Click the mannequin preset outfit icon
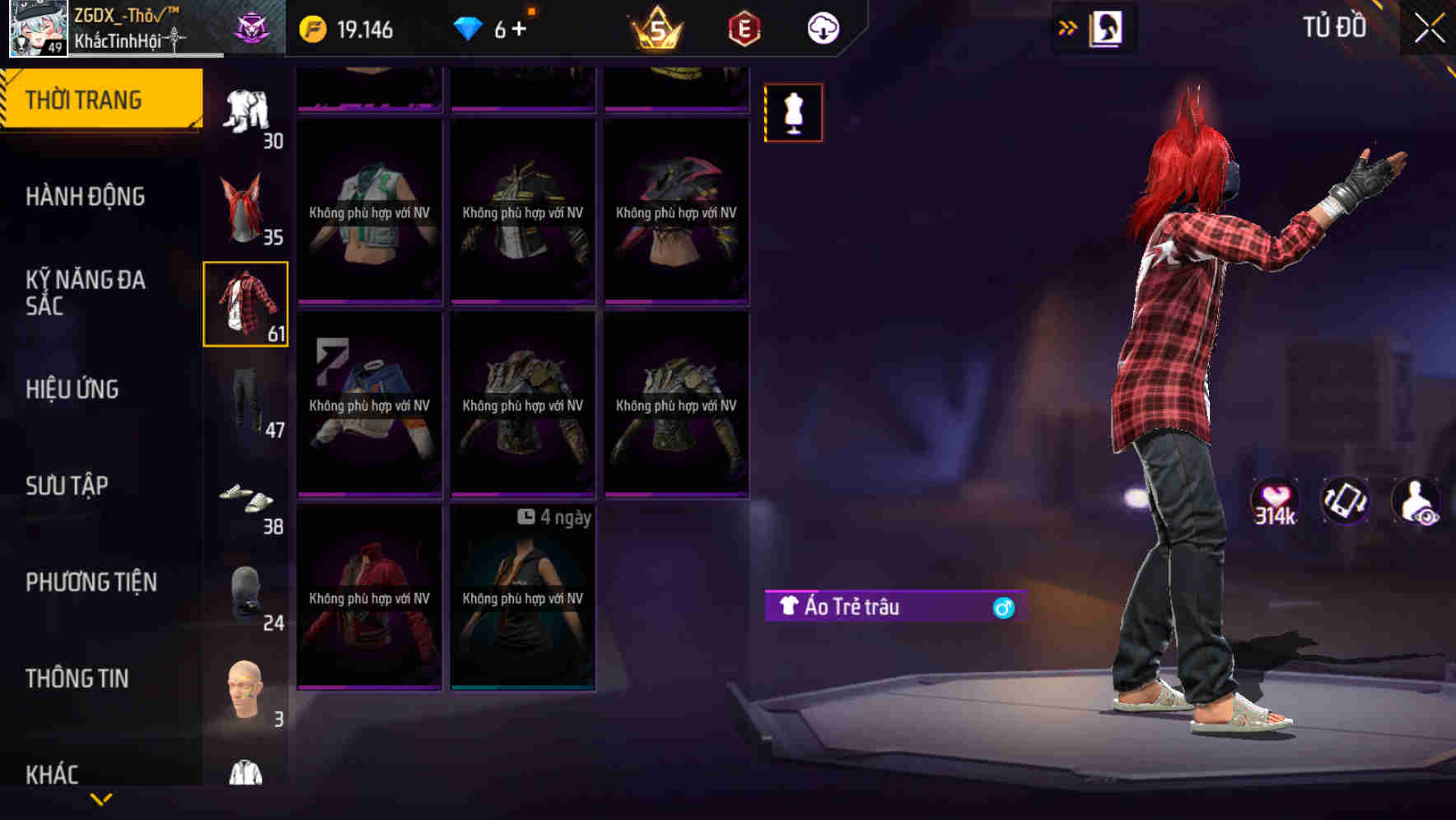The image size is (1456, 820). pyautogui.click(x=793, y=112)
